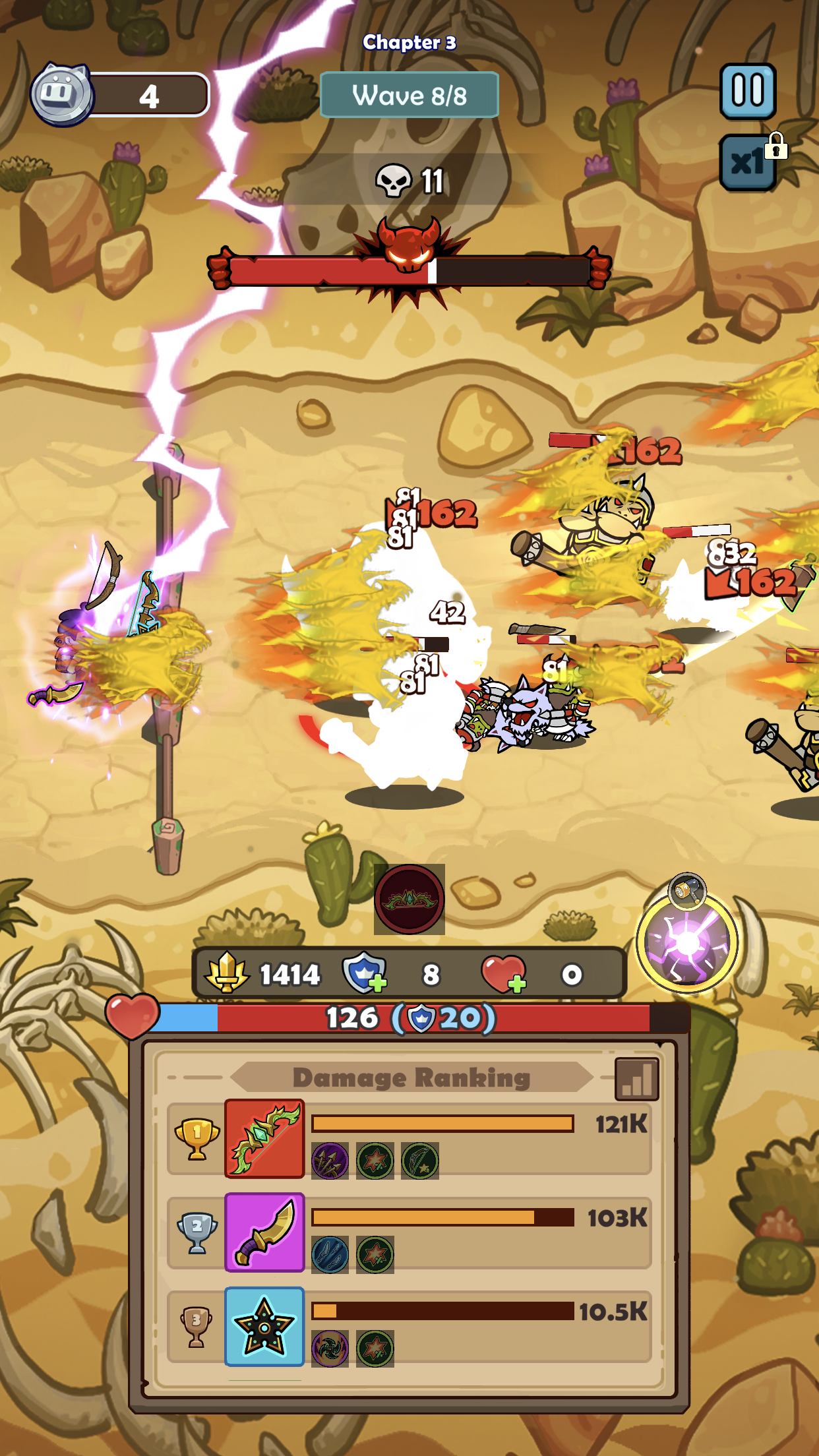Tap the purple arrows perk under the bow

click(330, 1161)
